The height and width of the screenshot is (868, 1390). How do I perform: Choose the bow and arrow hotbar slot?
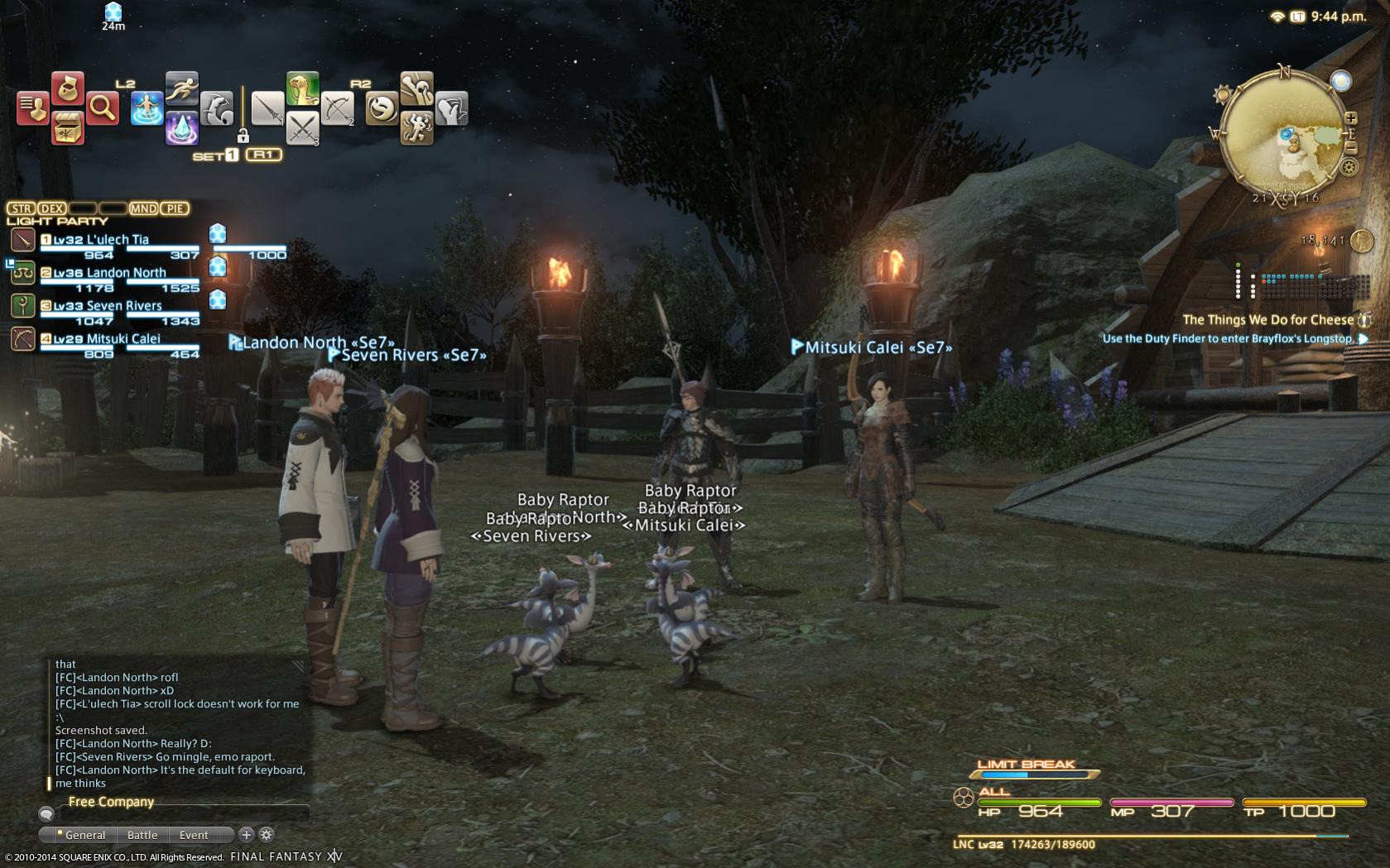[x=337, y=108]
